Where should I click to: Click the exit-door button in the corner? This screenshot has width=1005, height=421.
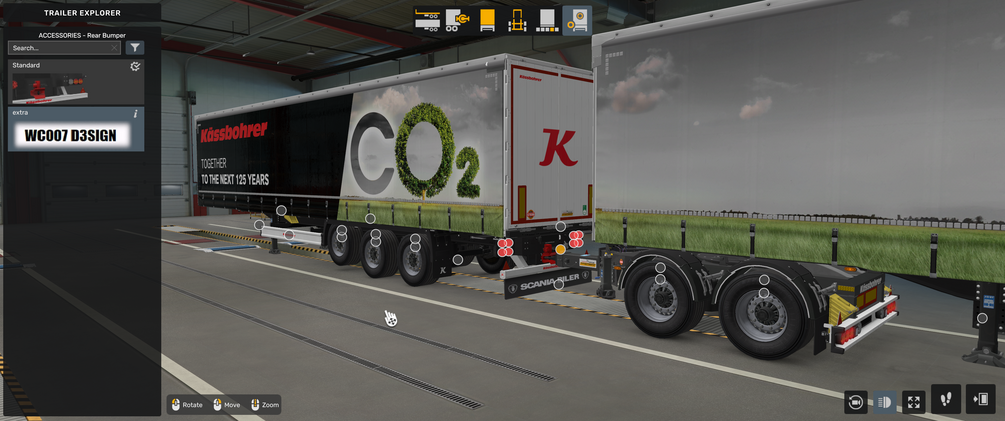tap(981, 399)
